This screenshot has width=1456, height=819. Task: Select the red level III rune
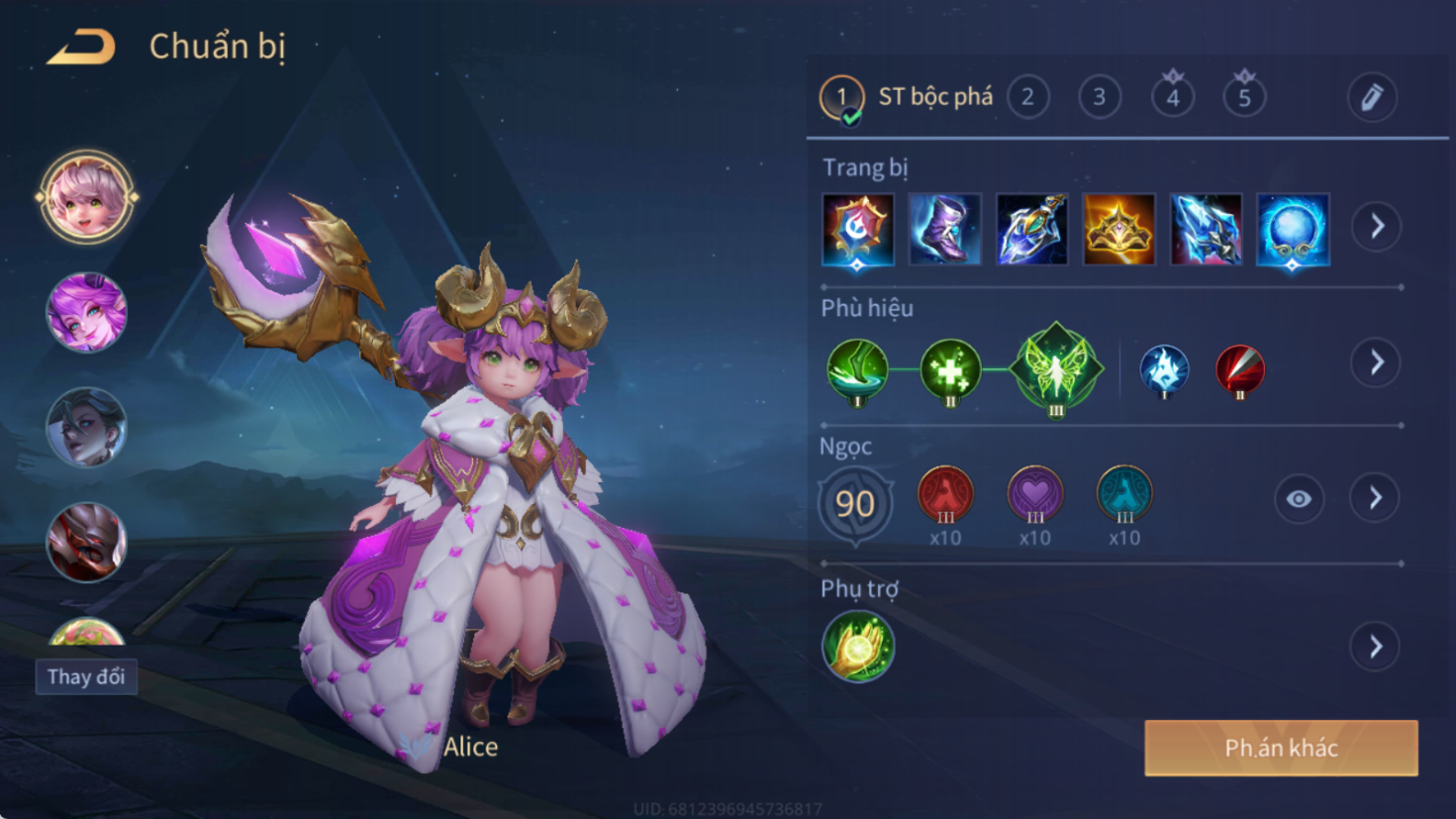coord(945,494)
